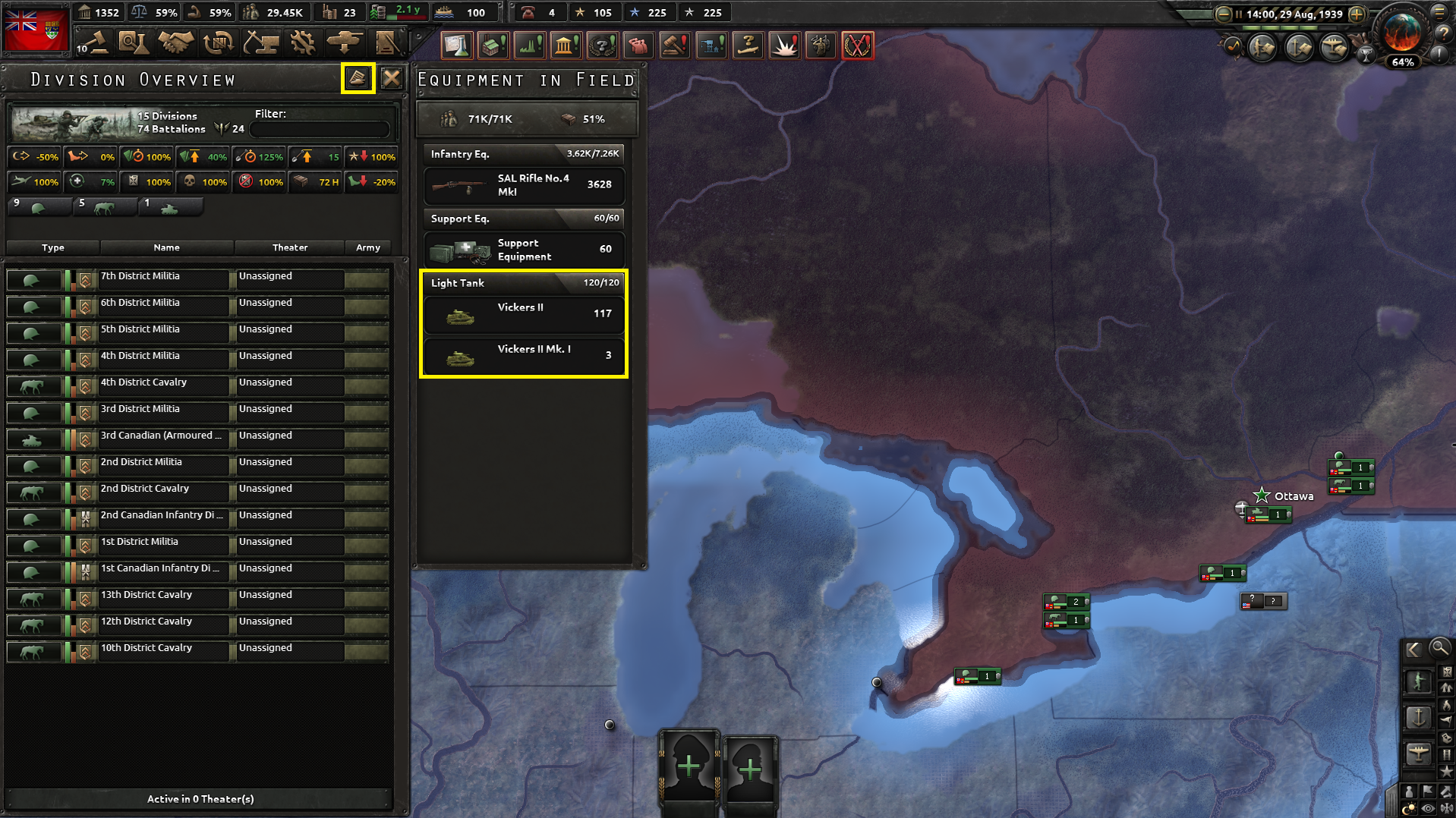Select naval view with the anchor icon

1418,717
